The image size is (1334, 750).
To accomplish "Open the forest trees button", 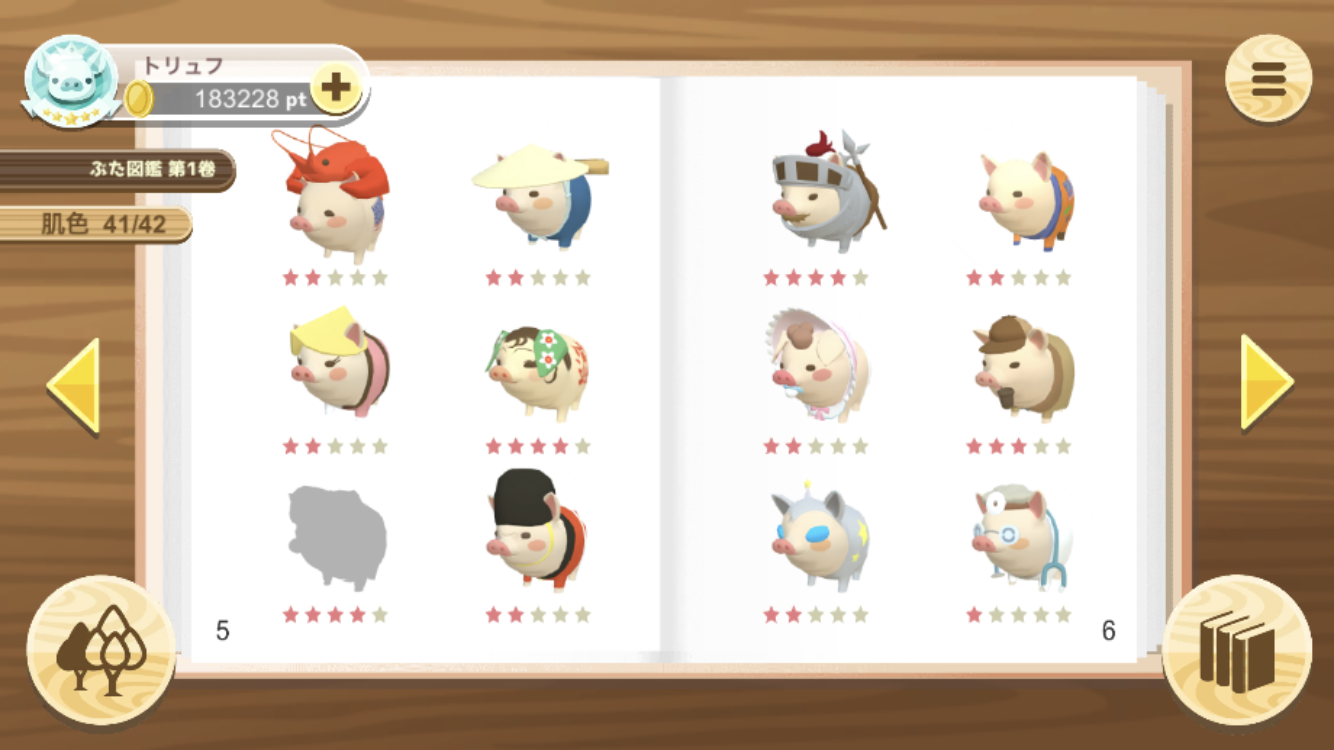I will point(101,649).
